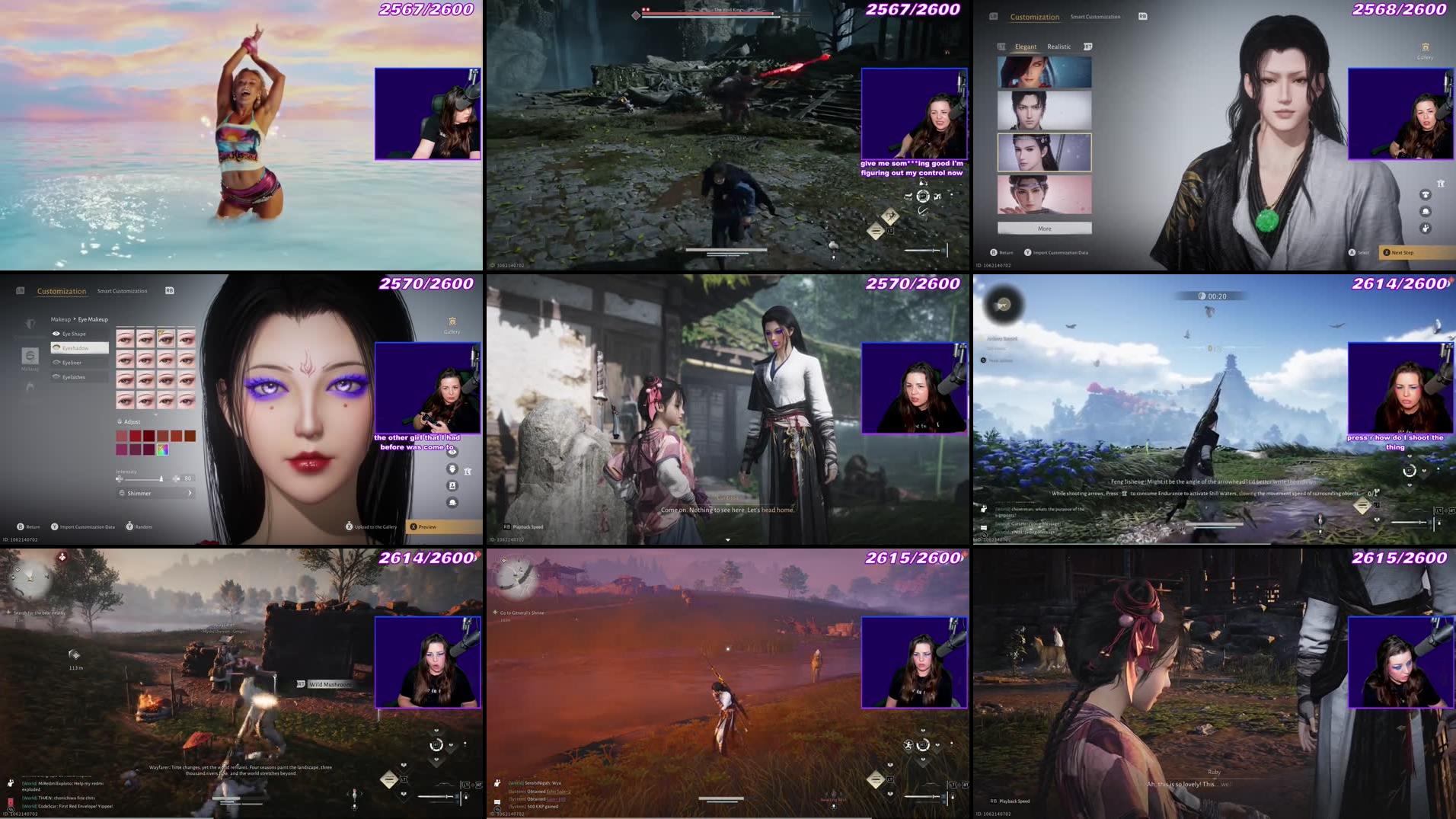The image size is (1456, 819).
Task: Switch to the Realistic preset tab
Action: (1059, 46)
